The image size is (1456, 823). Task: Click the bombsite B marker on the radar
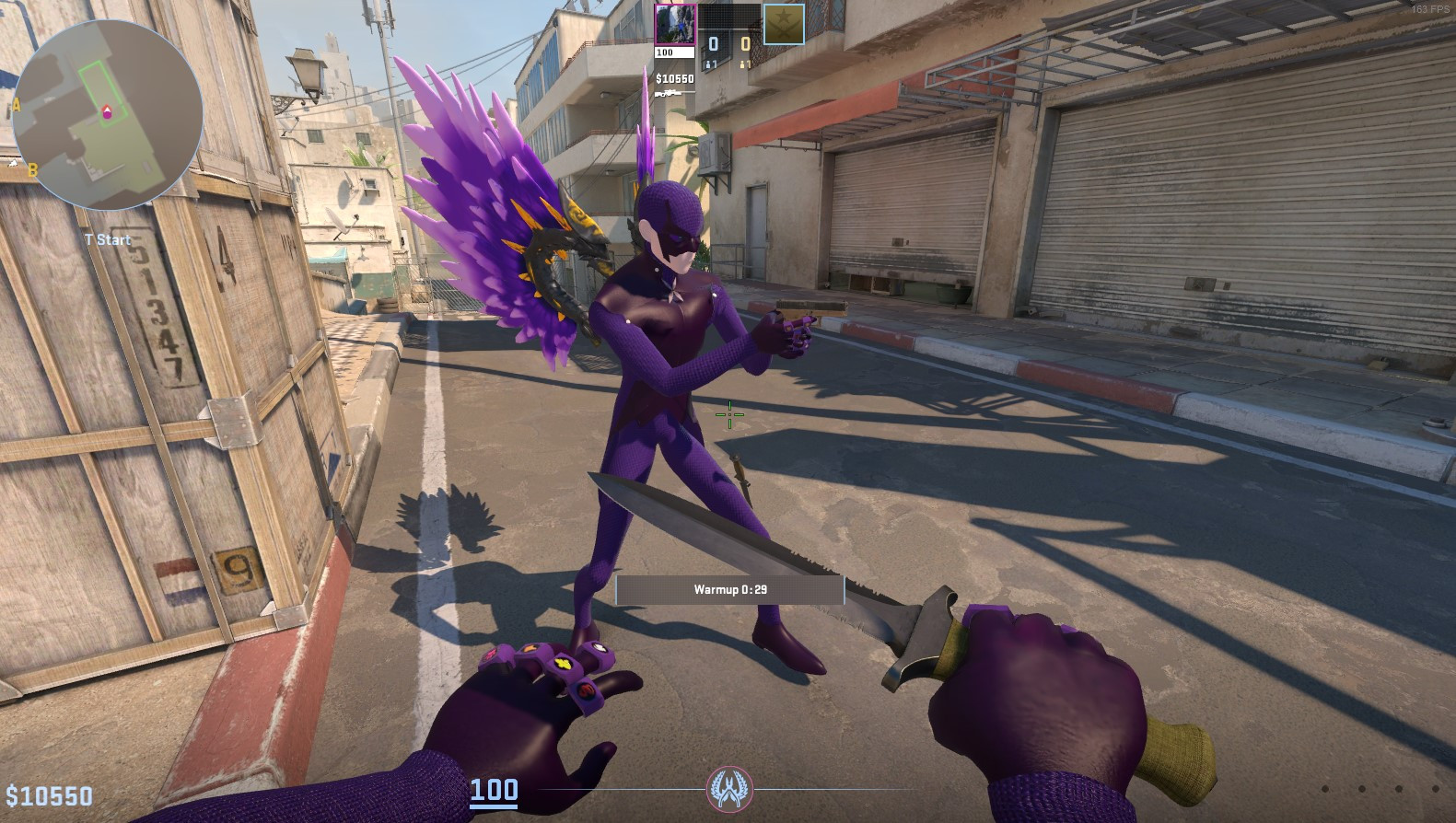(x=33, y=169)
